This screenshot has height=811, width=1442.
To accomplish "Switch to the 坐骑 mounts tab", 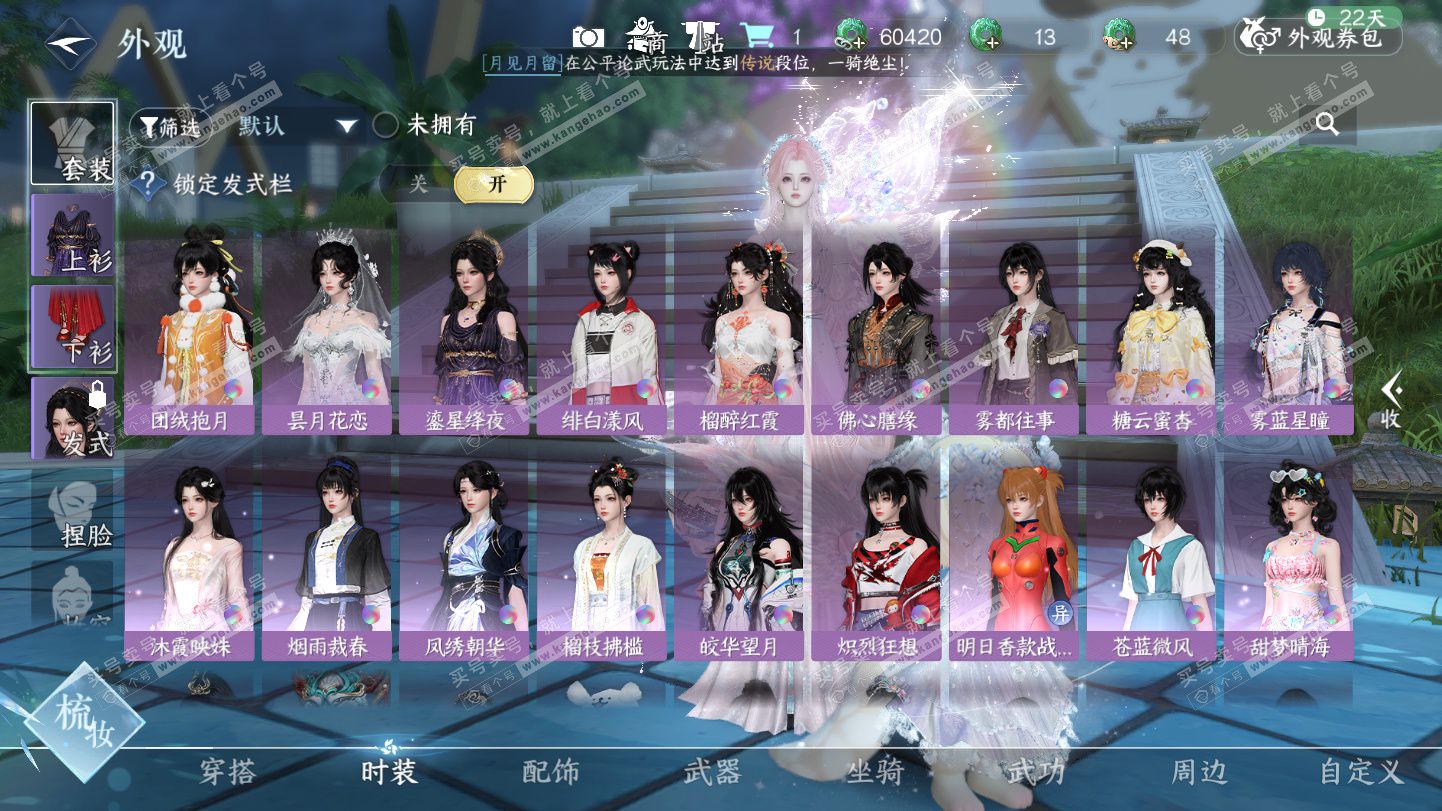I will click(x=875, y=771).
